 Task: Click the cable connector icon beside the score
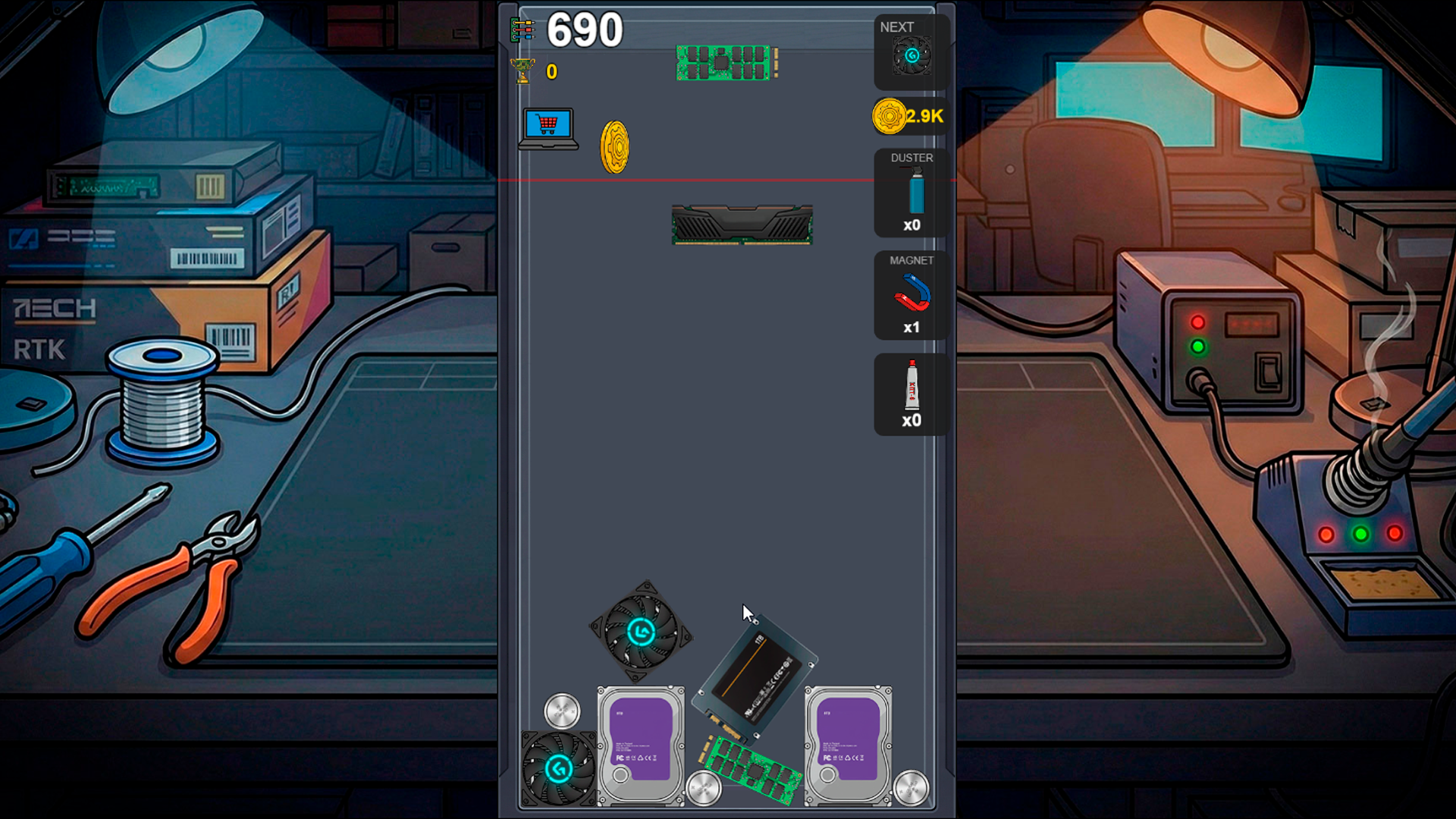(x=522, y=29)
